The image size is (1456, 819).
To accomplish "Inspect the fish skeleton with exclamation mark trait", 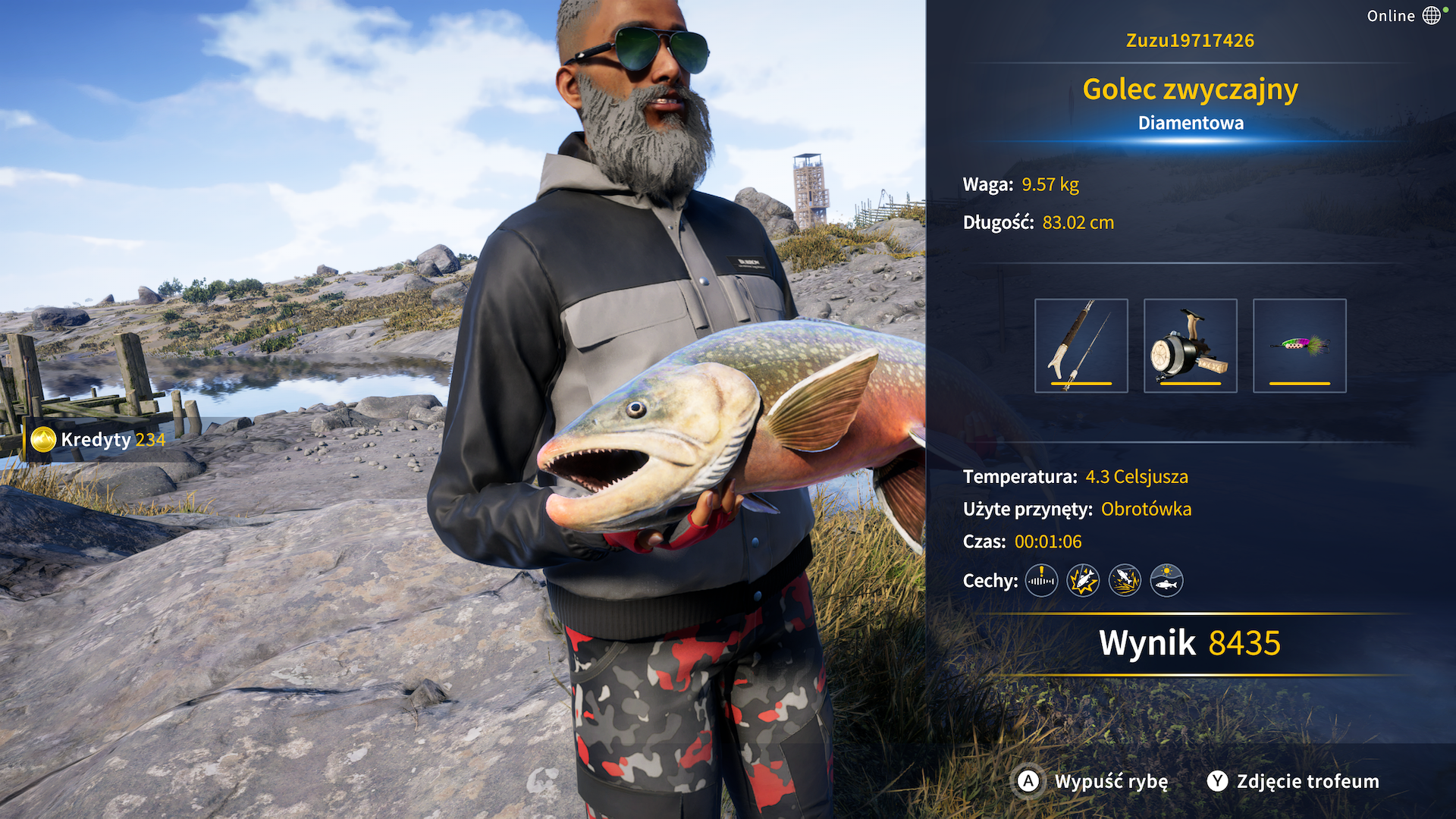I will (x=1041, y=581).
